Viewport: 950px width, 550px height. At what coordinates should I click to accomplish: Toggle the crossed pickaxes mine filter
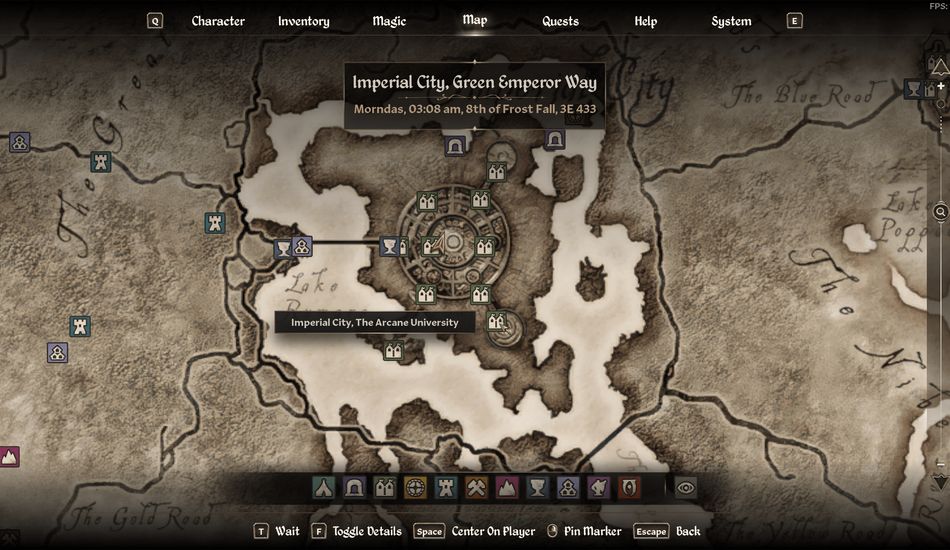(477, 488)
